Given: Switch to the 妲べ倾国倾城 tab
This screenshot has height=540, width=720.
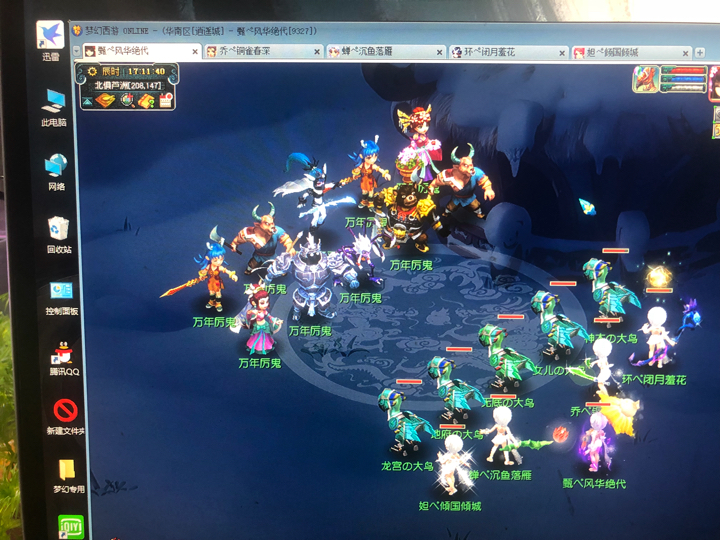Looking at the screenshot, I should pyautogui.click(x=620, y=52).
